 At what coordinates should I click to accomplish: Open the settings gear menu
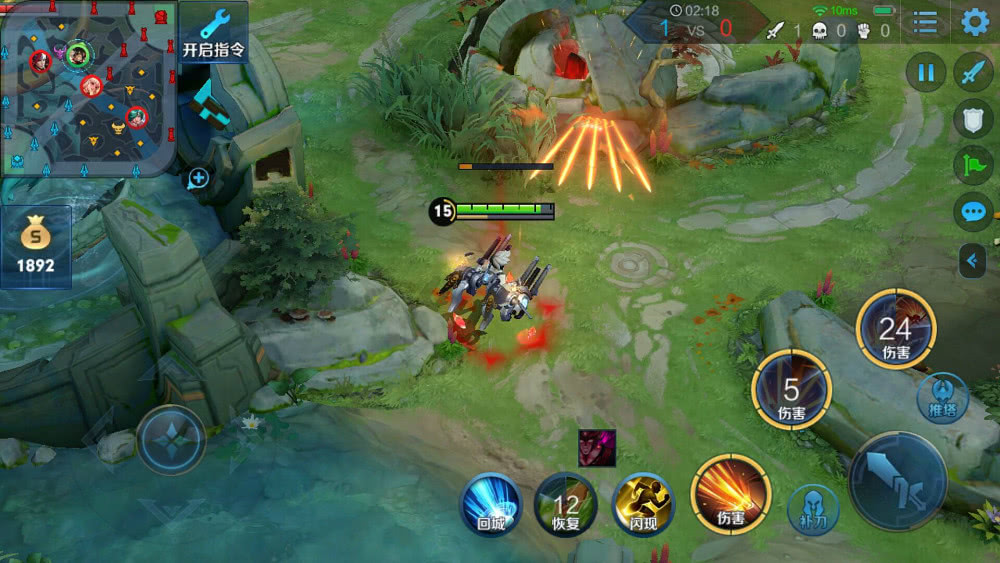point(975,22)
